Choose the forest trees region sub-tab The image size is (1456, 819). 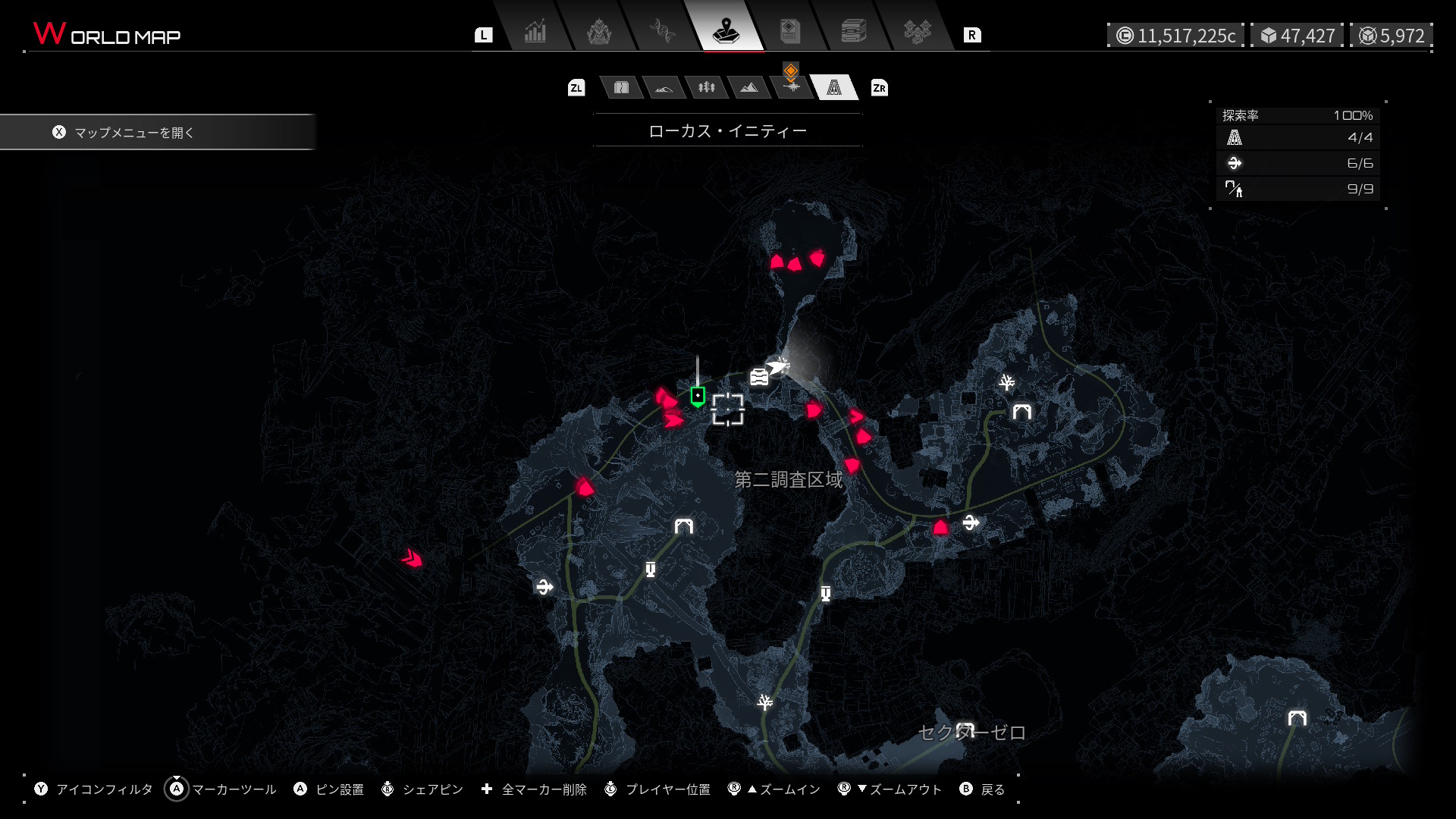click(x=707, y=88)
